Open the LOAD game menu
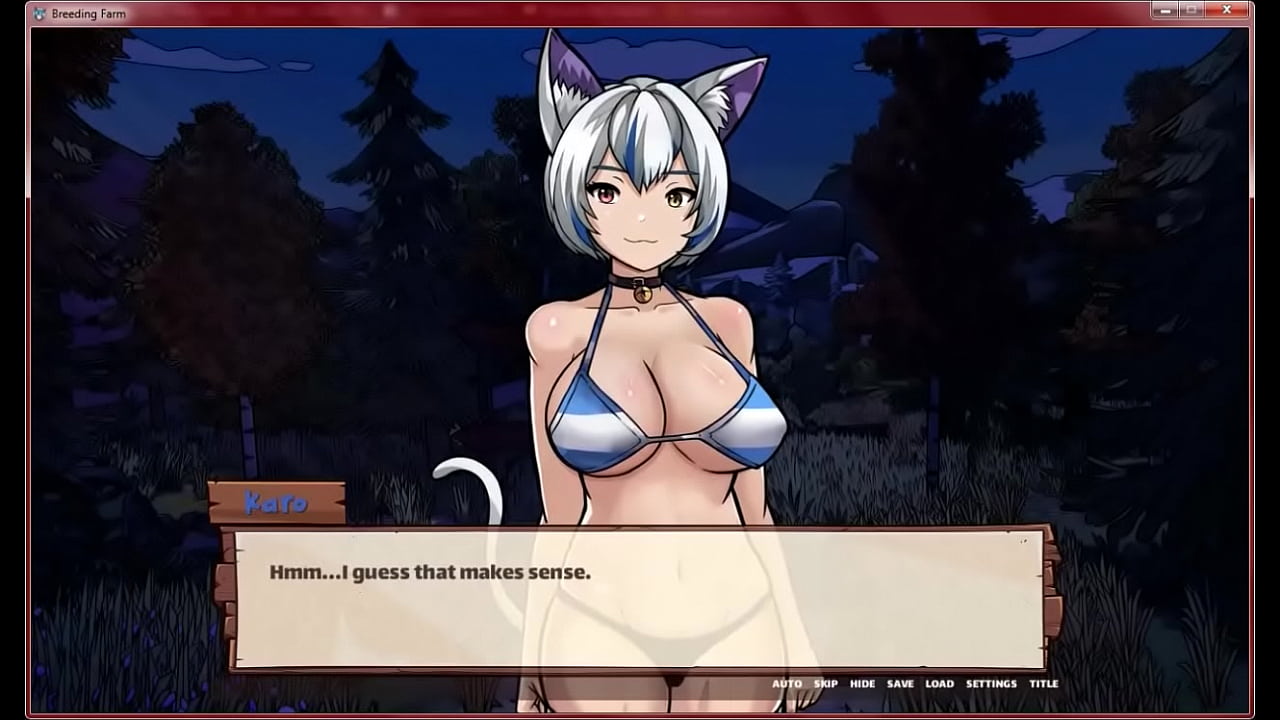 [x=939, y=684]
